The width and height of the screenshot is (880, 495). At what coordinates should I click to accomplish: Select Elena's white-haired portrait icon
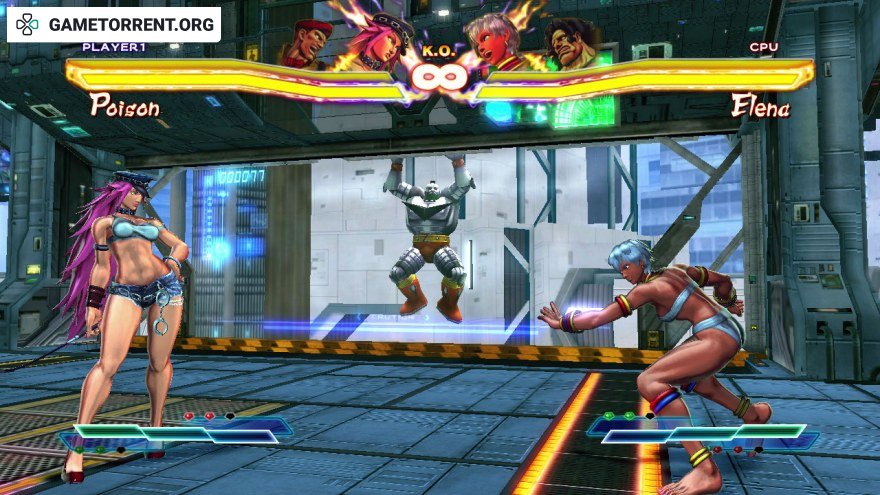pos(505,42)
